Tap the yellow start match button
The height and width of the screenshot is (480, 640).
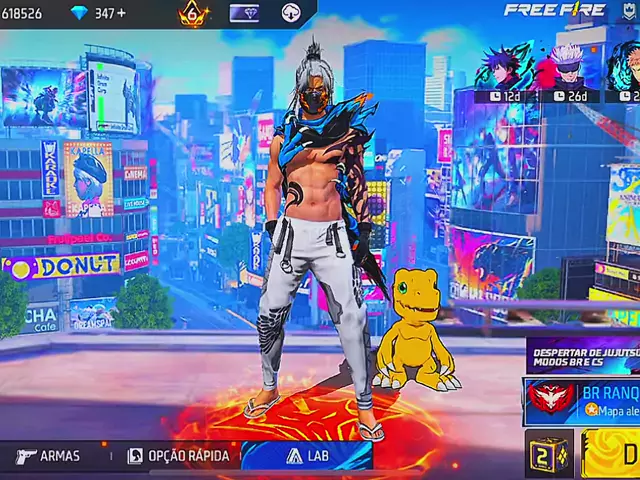click(x=614, y=455)
